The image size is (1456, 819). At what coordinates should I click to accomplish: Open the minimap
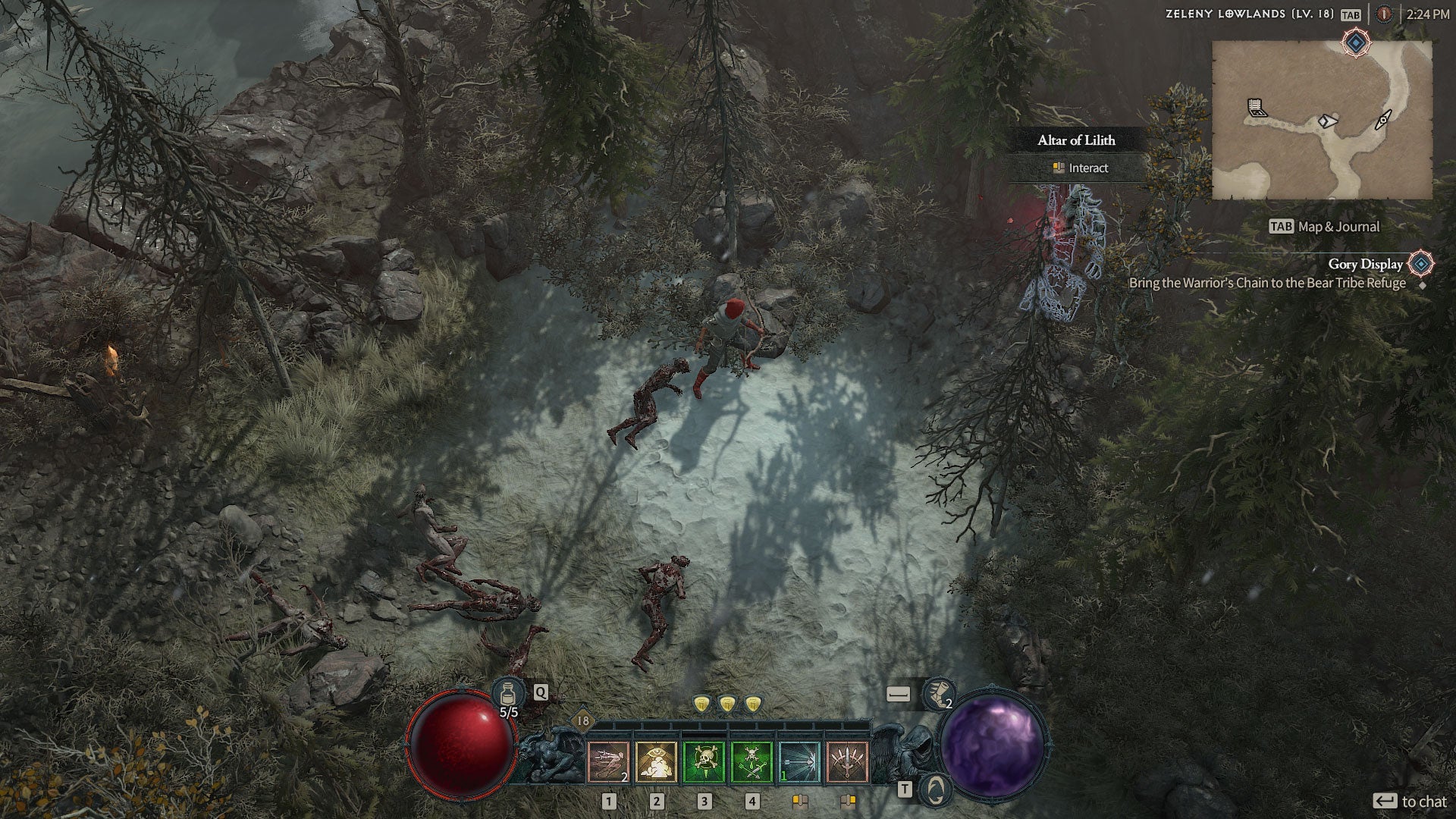click(x=1322, y=120)
